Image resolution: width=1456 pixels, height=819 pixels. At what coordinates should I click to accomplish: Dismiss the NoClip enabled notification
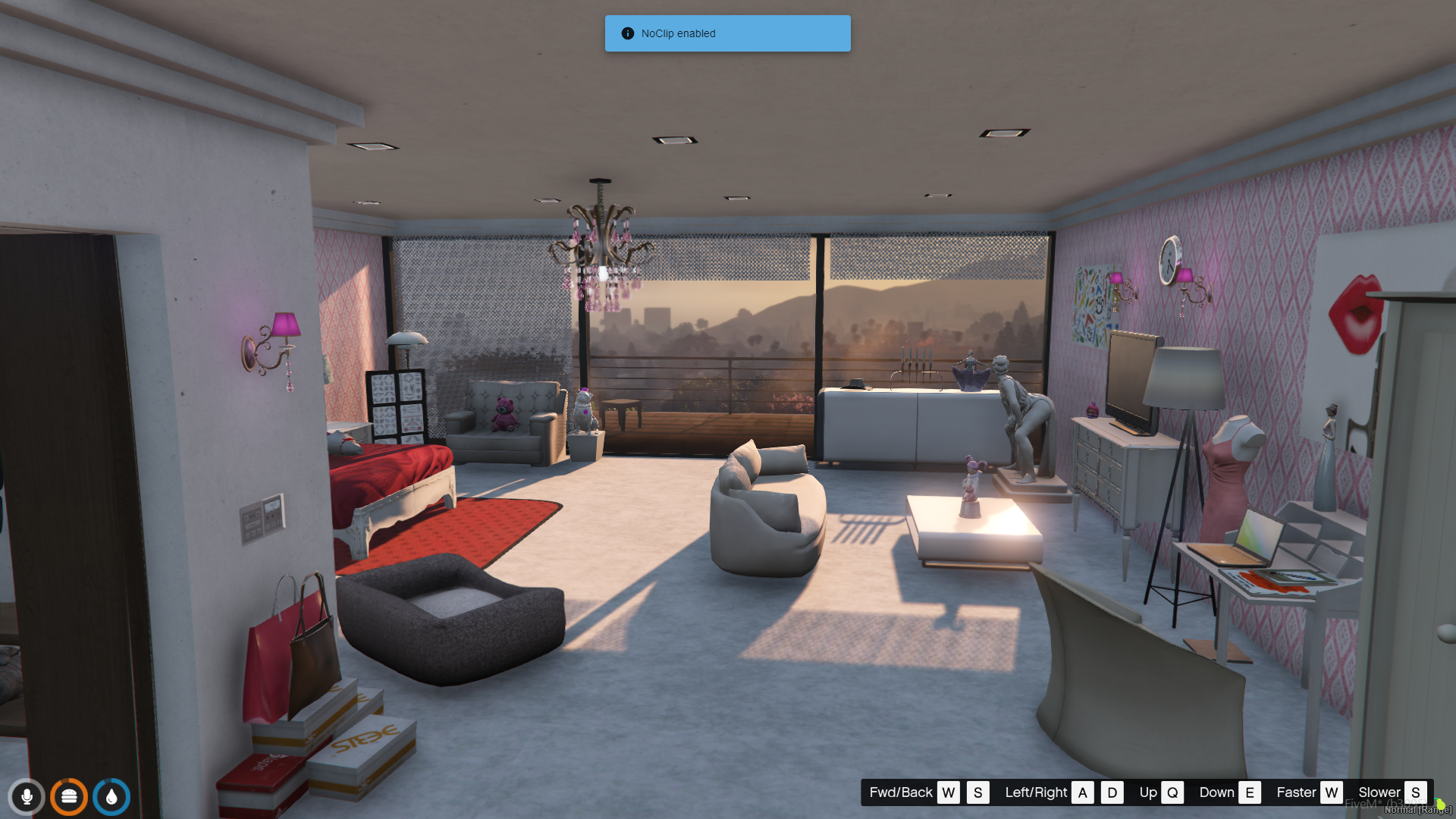coord(727,33)
